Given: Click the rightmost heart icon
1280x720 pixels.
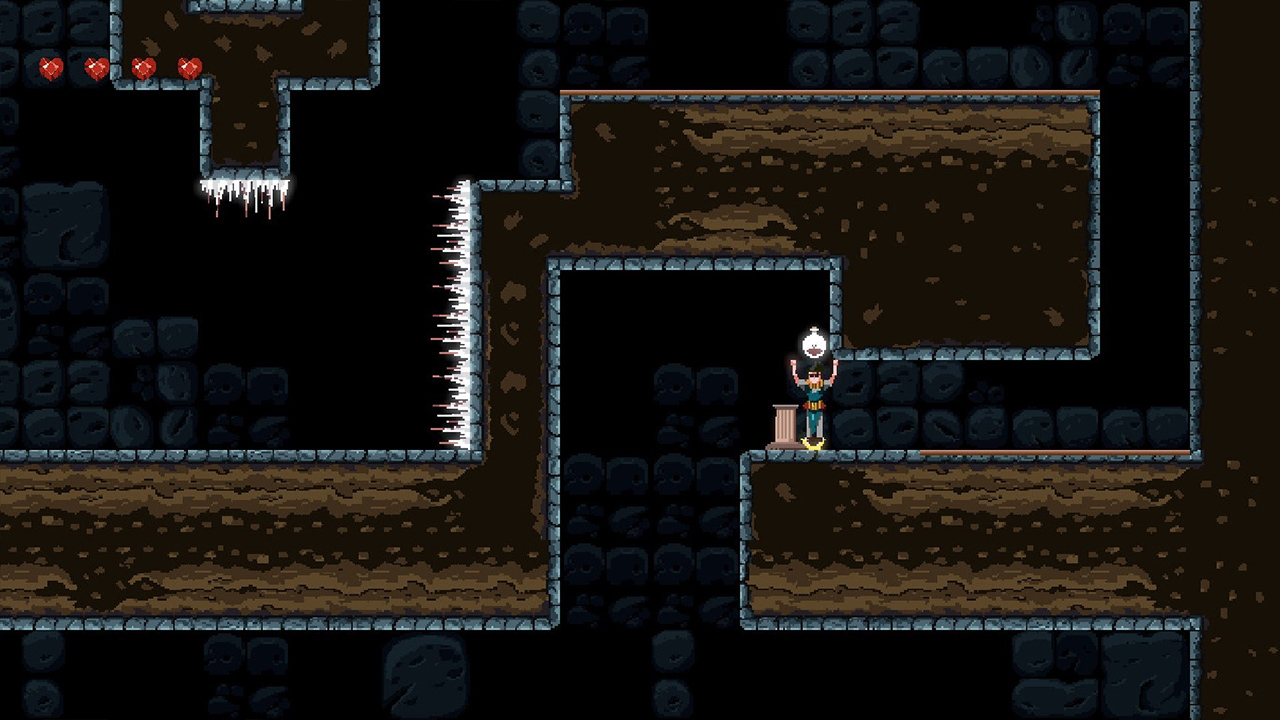Looking at the screenshot, I should 190,67.
